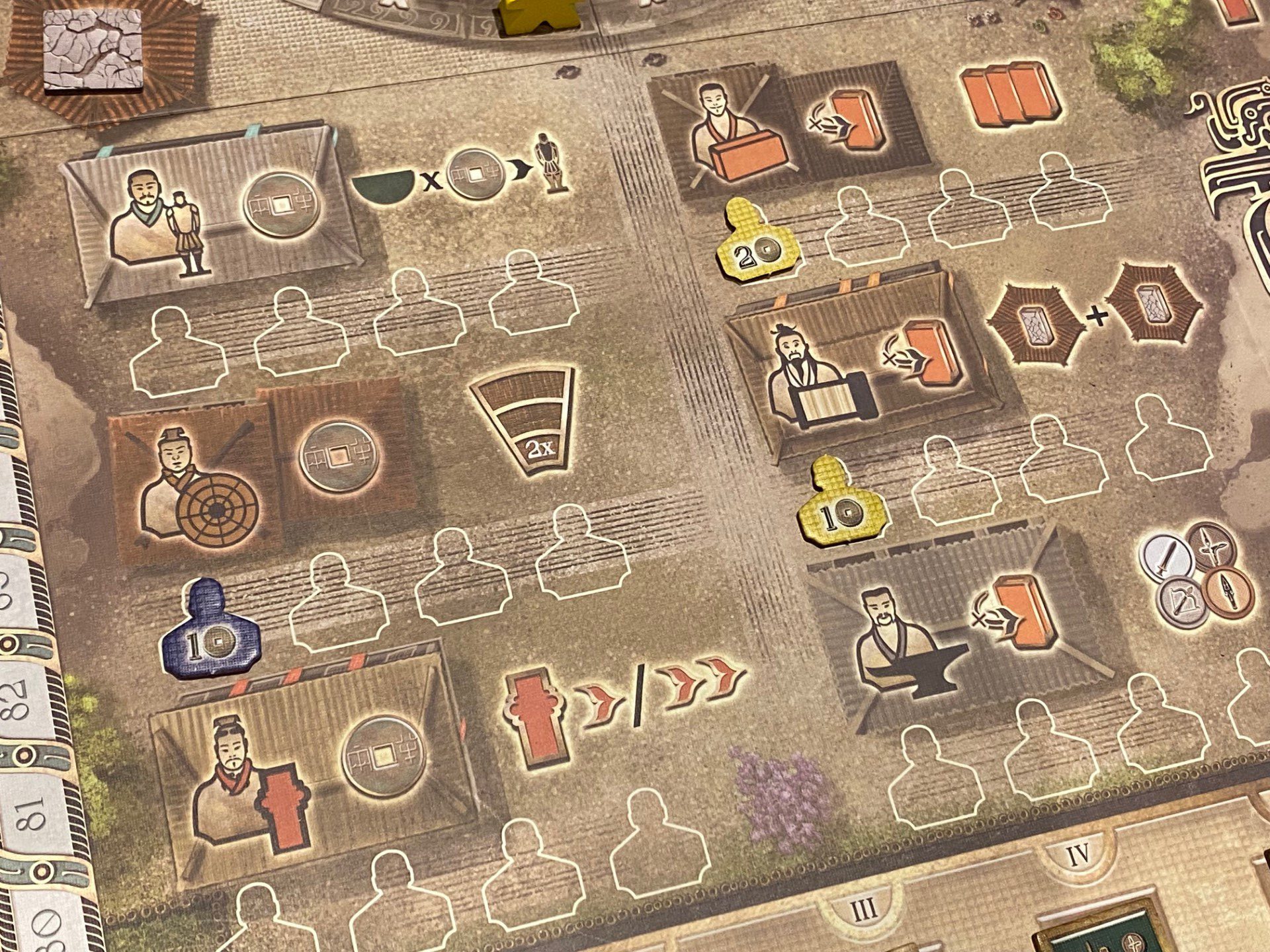This screenshot has height=952, width=1270.
Task: Select the cracked stone tile on the pedestal
Action: [93, 50]
